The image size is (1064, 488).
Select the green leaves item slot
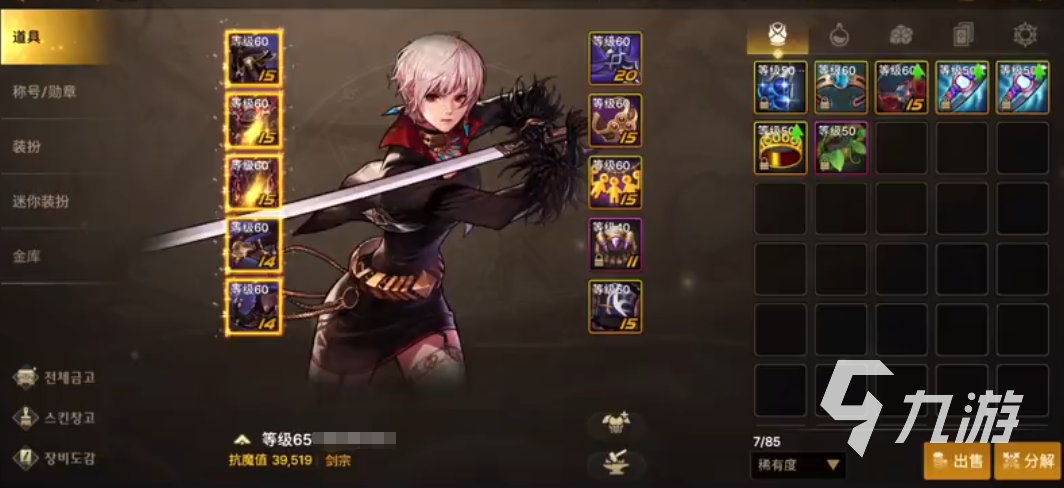(841, 148)
